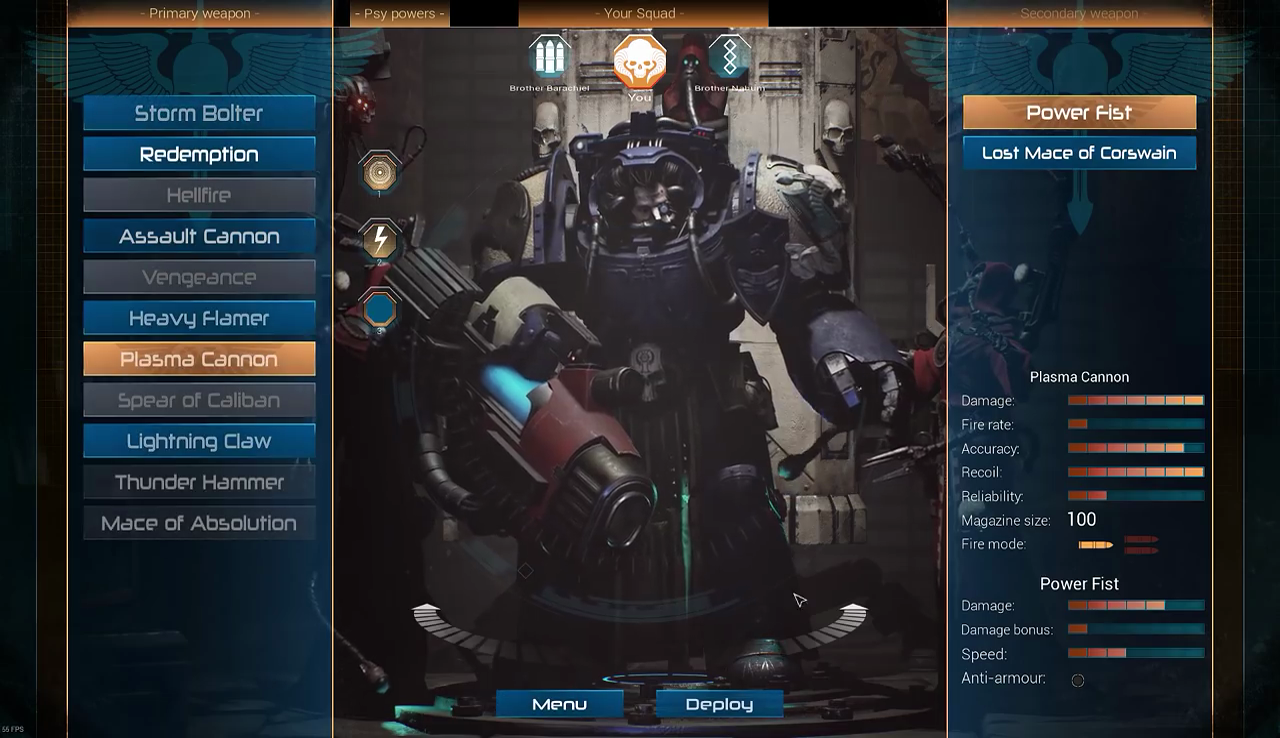Equip the Assault Cannon

199,236
